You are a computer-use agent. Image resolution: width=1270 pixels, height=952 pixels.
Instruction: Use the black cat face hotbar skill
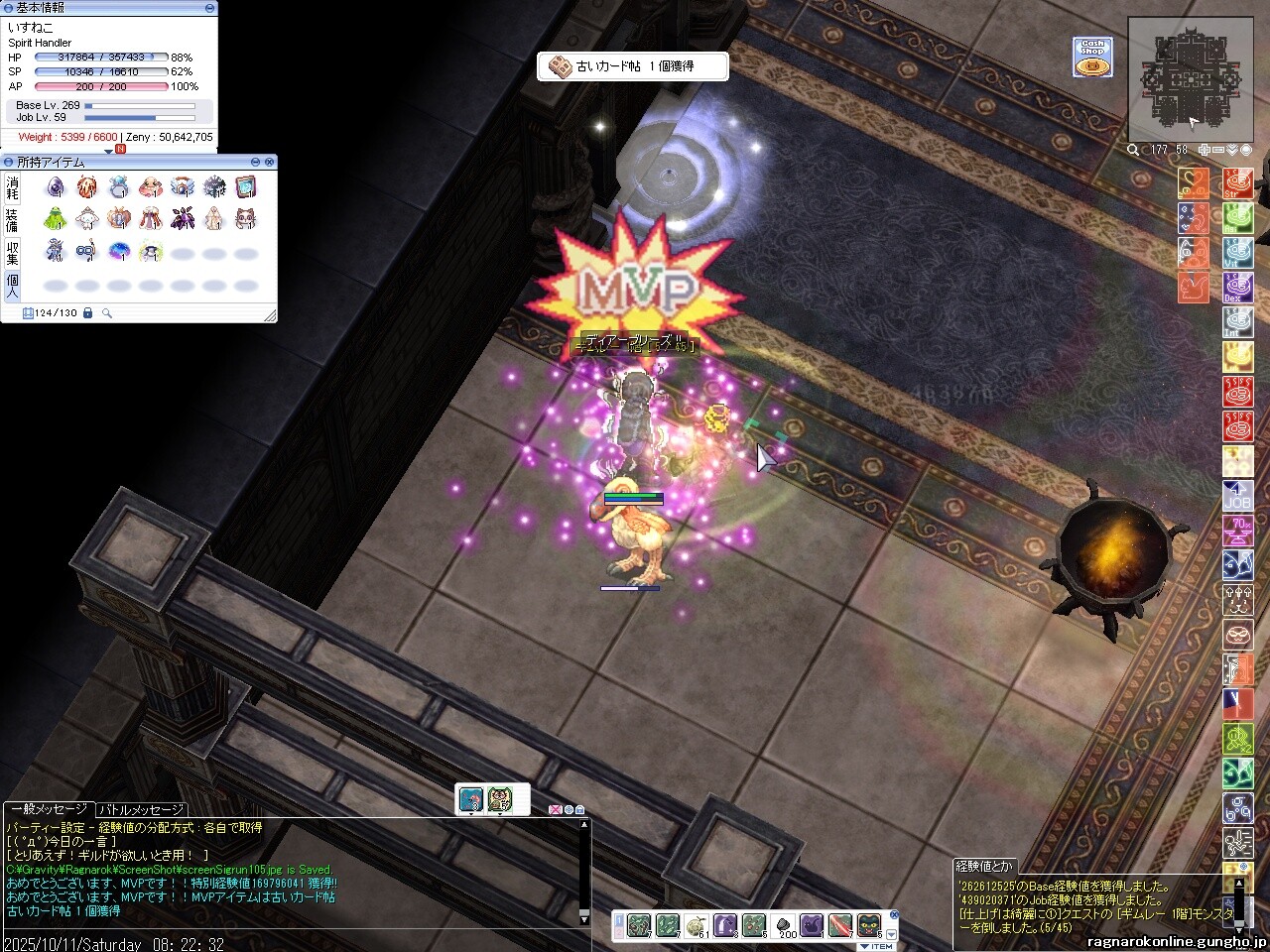coord(868,925)
